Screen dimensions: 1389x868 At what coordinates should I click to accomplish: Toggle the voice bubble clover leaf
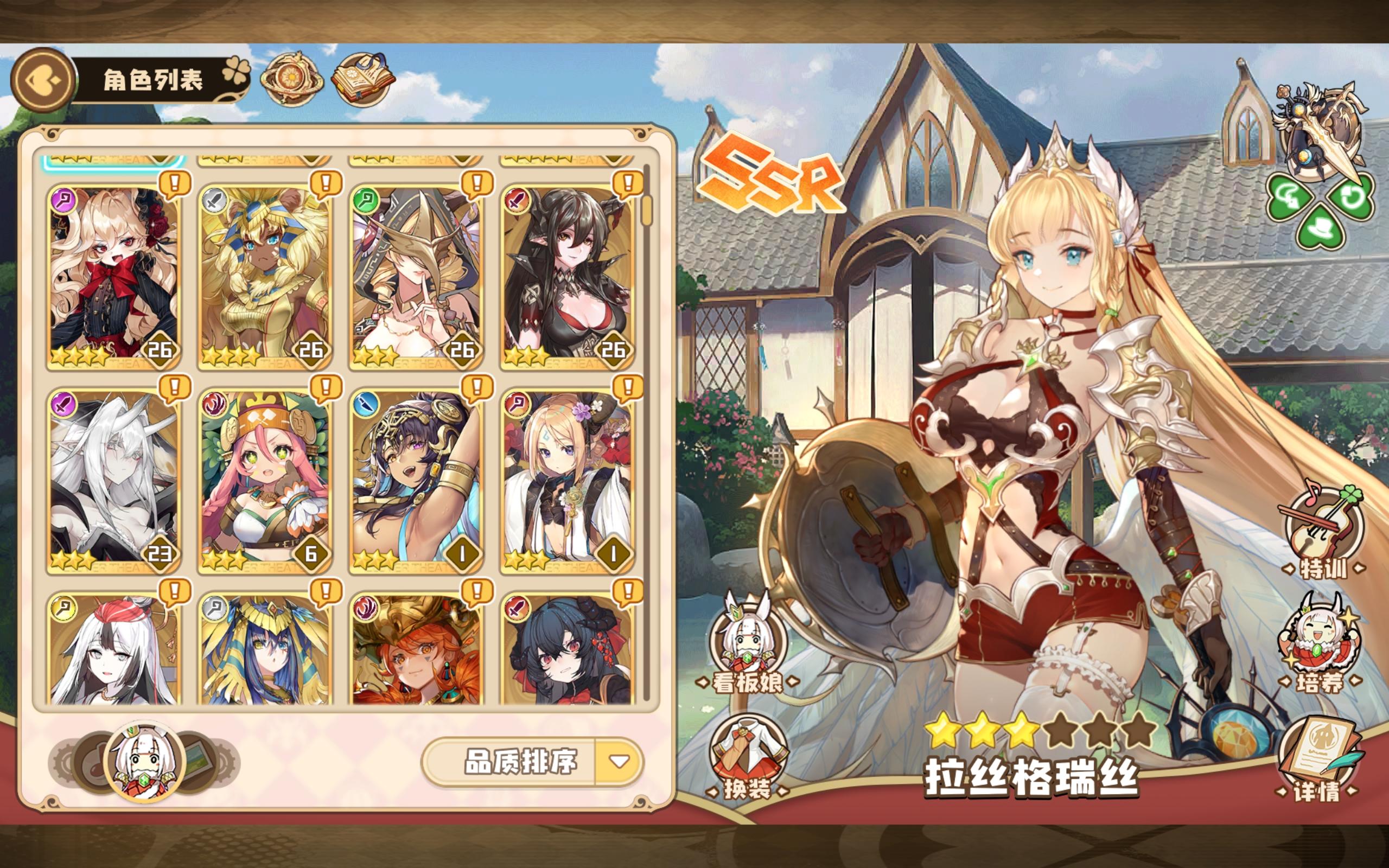pos(1289,198)
